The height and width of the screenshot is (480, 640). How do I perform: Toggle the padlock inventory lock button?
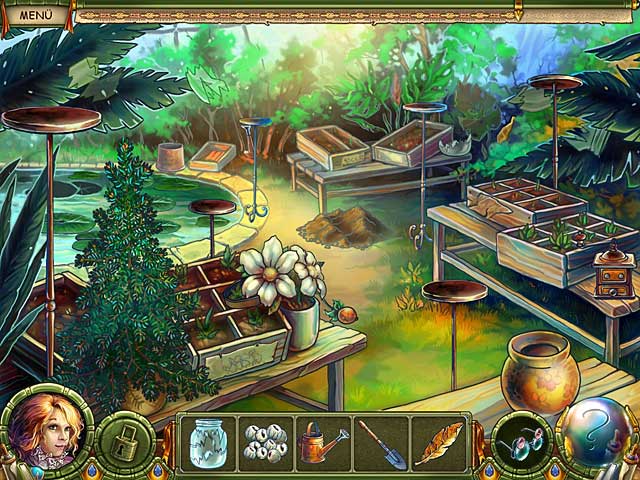[x=125, y=443]
